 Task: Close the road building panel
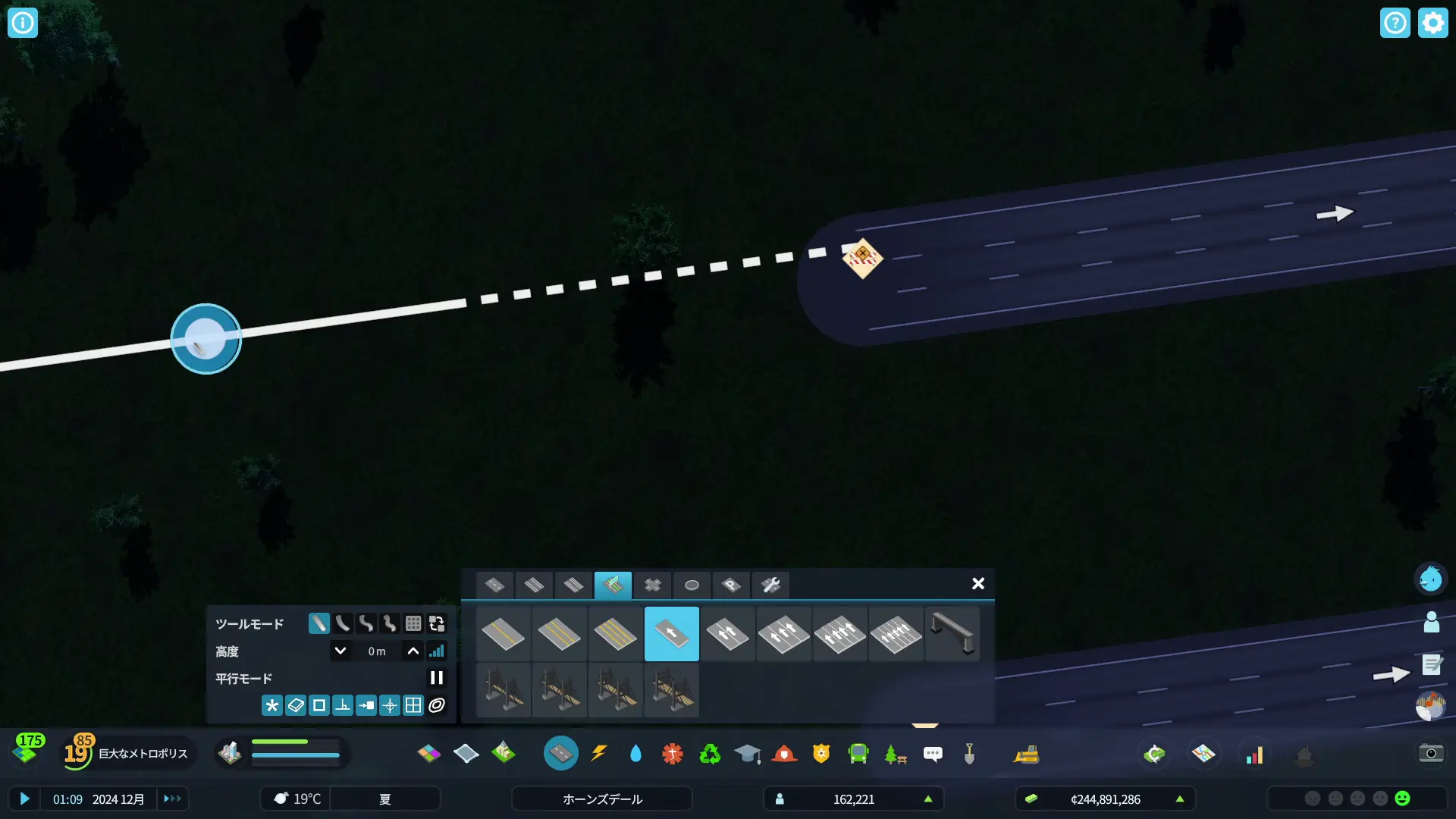[977, 583]
